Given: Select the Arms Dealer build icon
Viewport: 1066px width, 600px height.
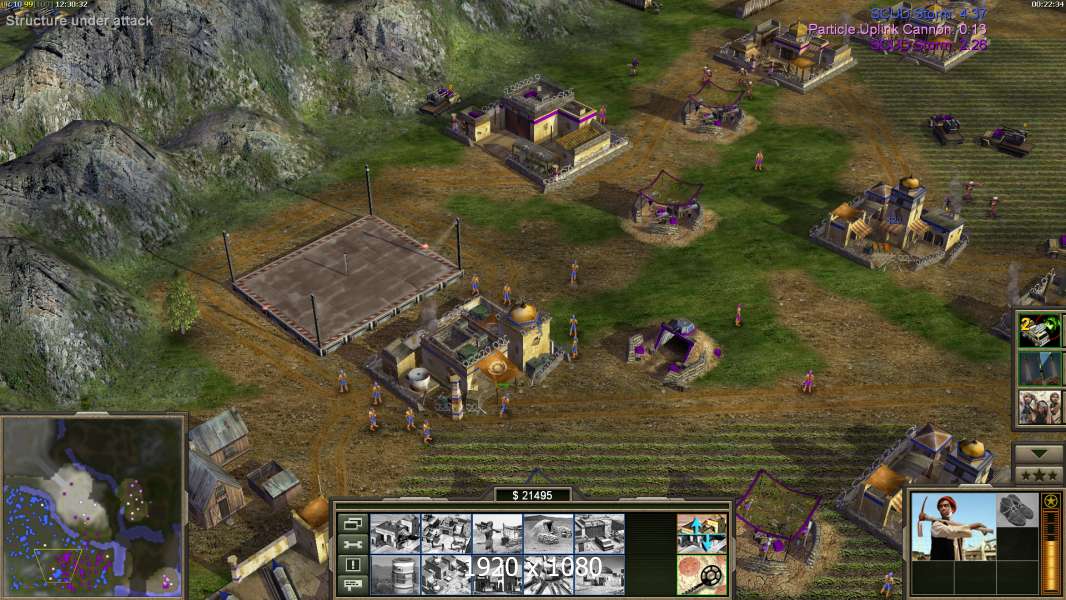Looking at the screenshot, I should (599, 533).
